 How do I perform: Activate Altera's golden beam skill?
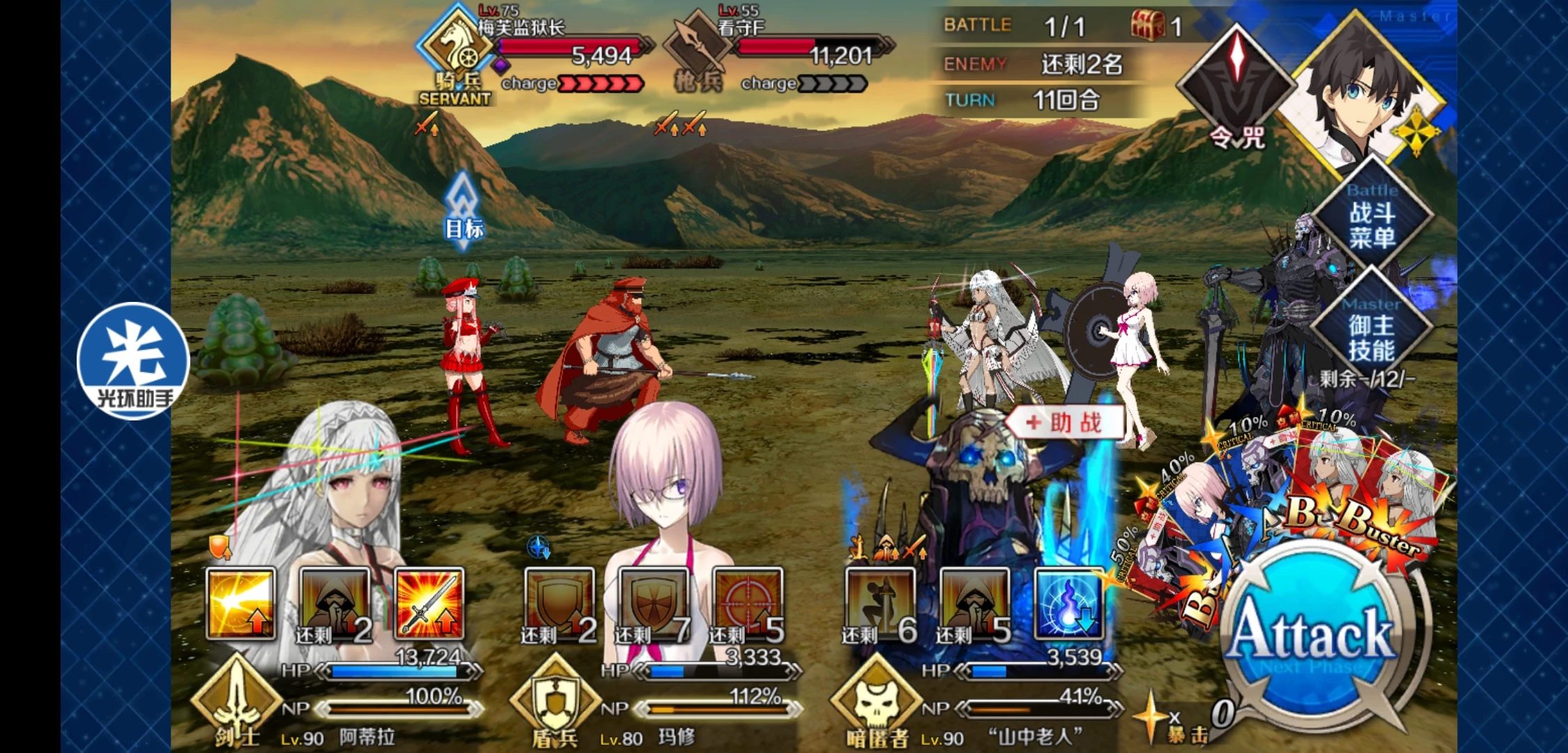click(x=240, y=603)
